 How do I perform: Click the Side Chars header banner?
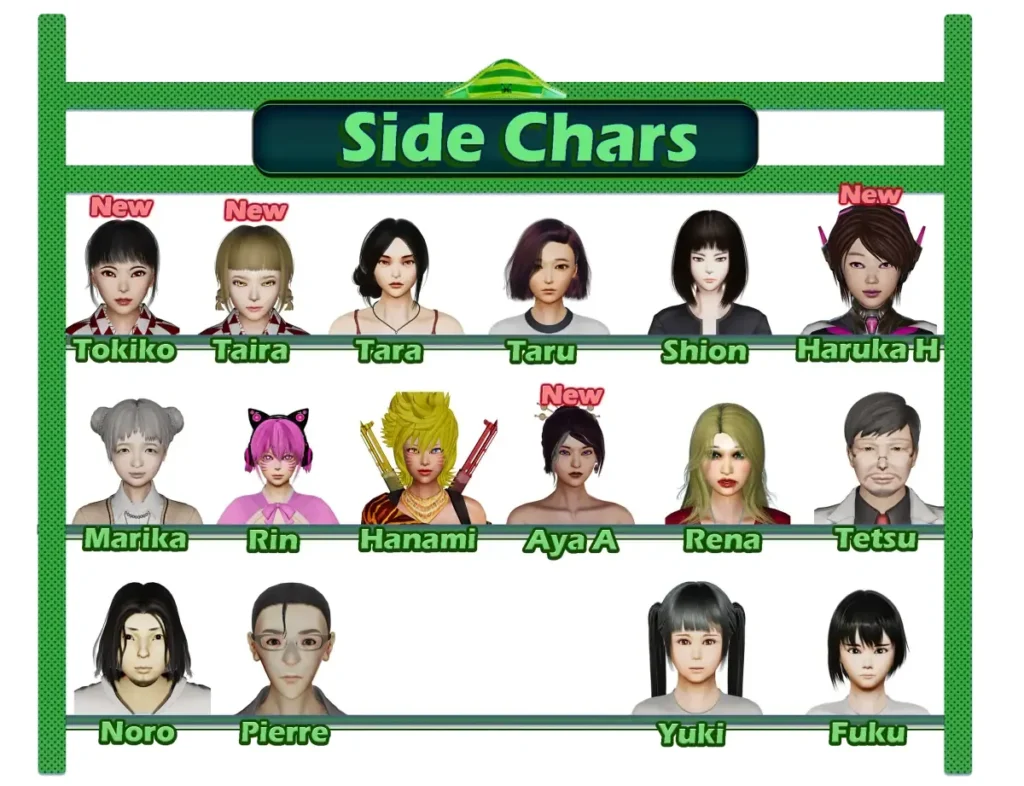[x=505, y=138]
